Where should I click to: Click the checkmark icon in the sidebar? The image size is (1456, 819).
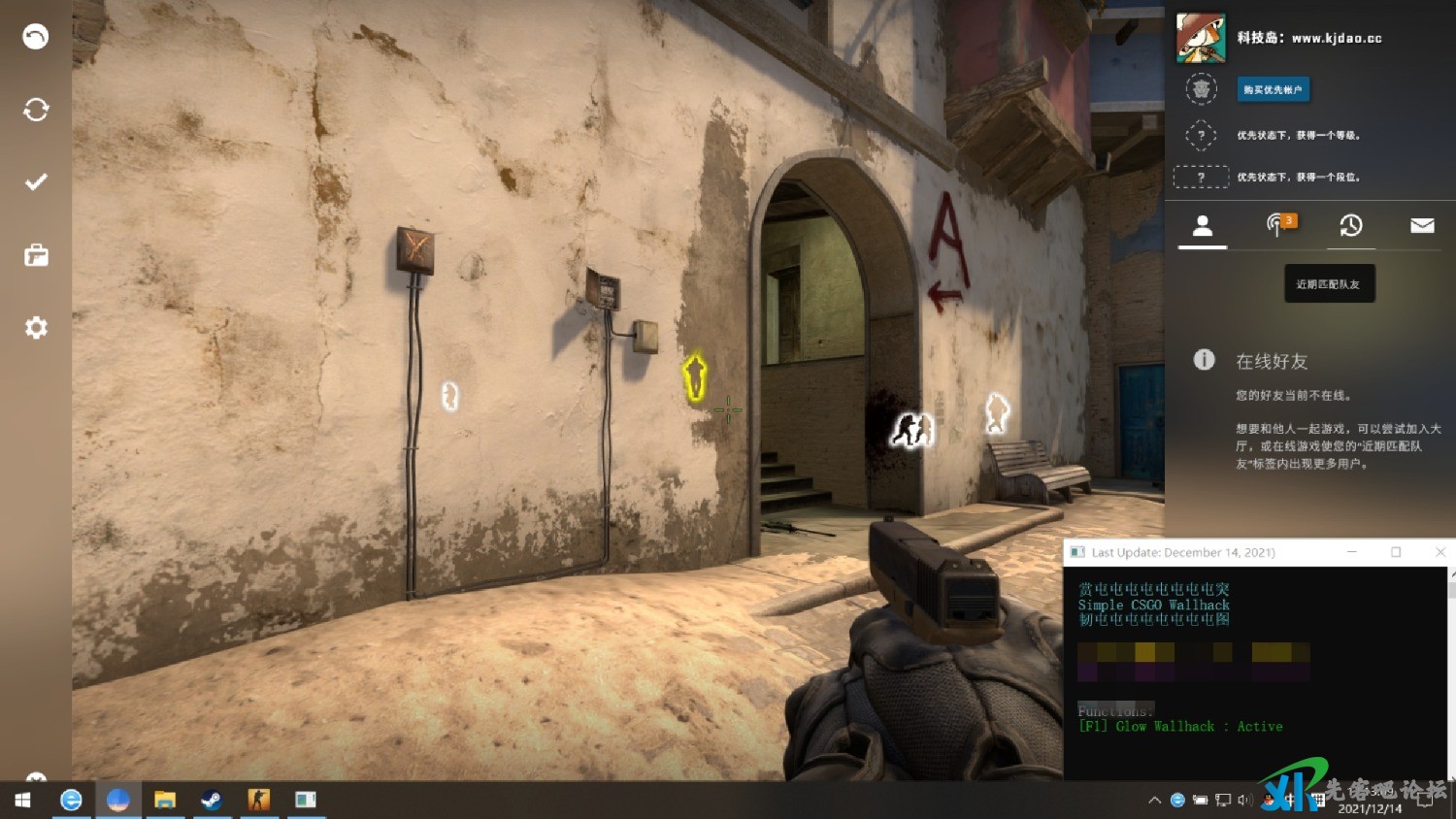point(36,182)
